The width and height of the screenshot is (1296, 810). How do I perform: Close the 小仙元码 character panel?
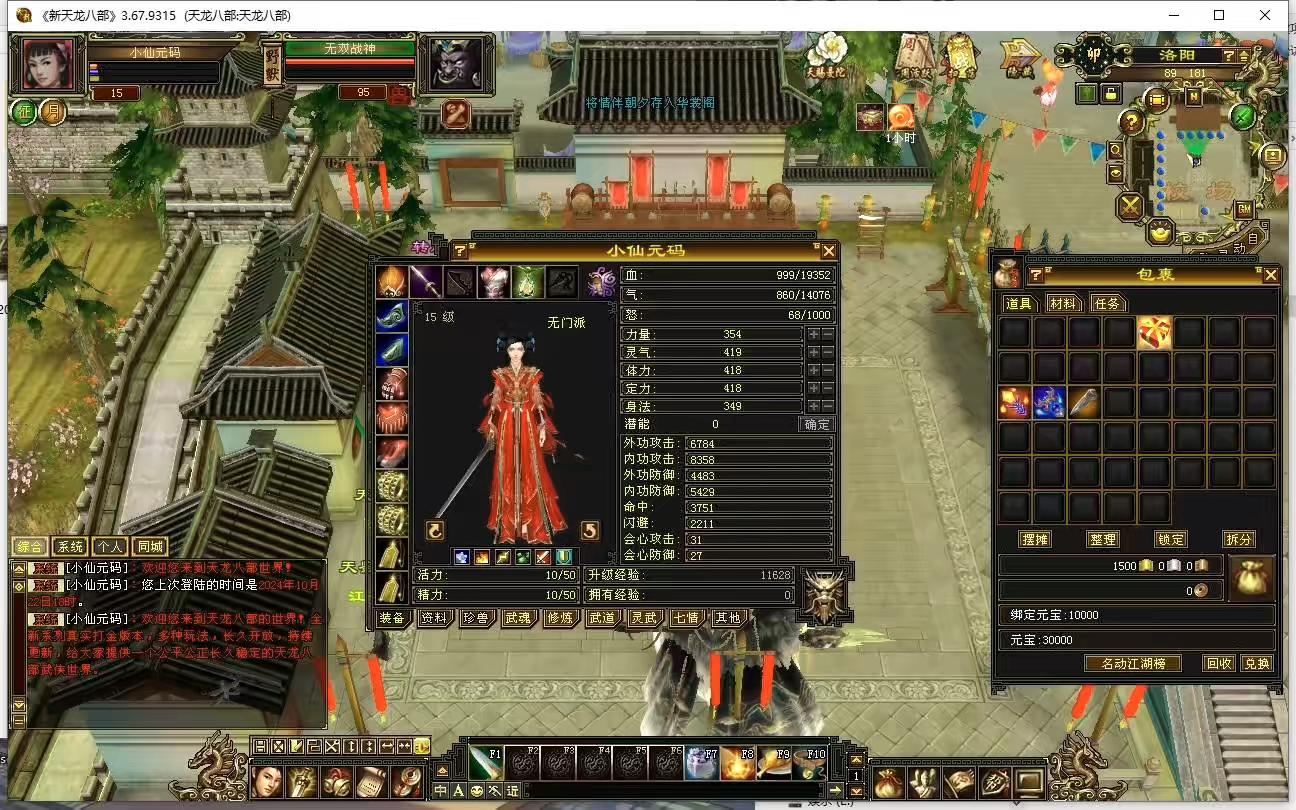pyautogui.click(x=828, y=251)
